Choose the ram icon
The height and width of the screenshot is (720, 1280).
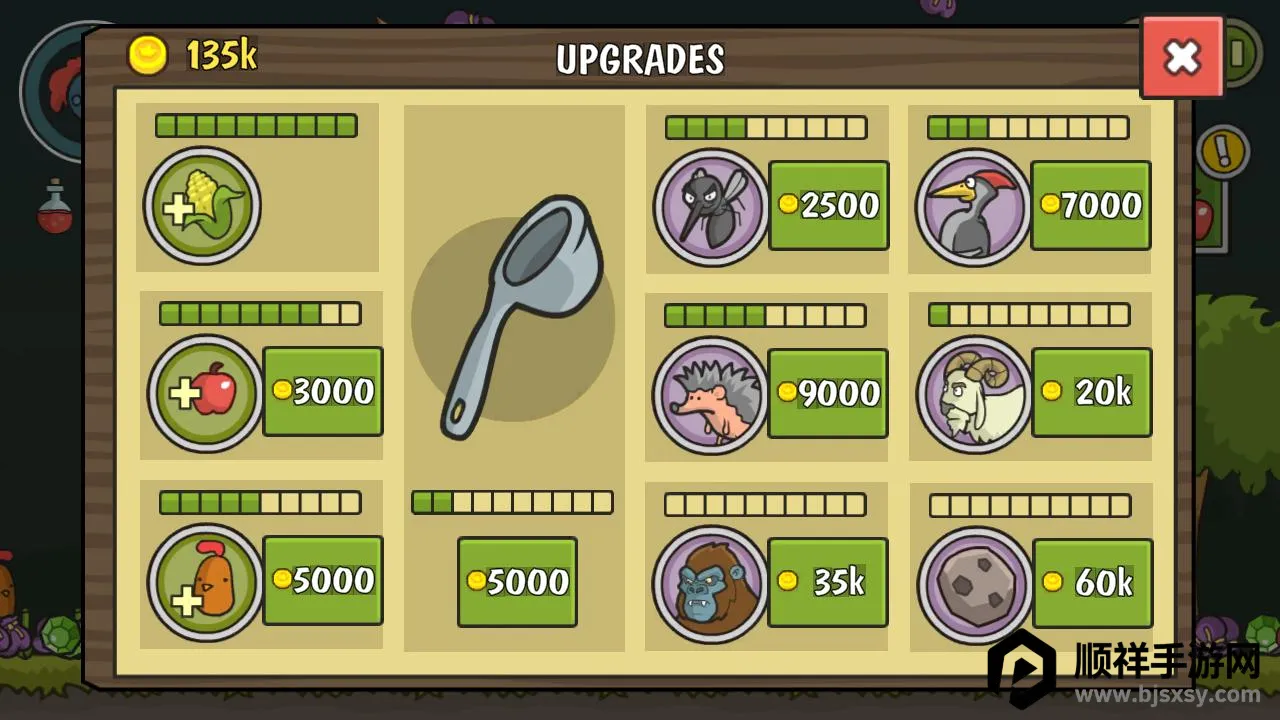(973, 394)
